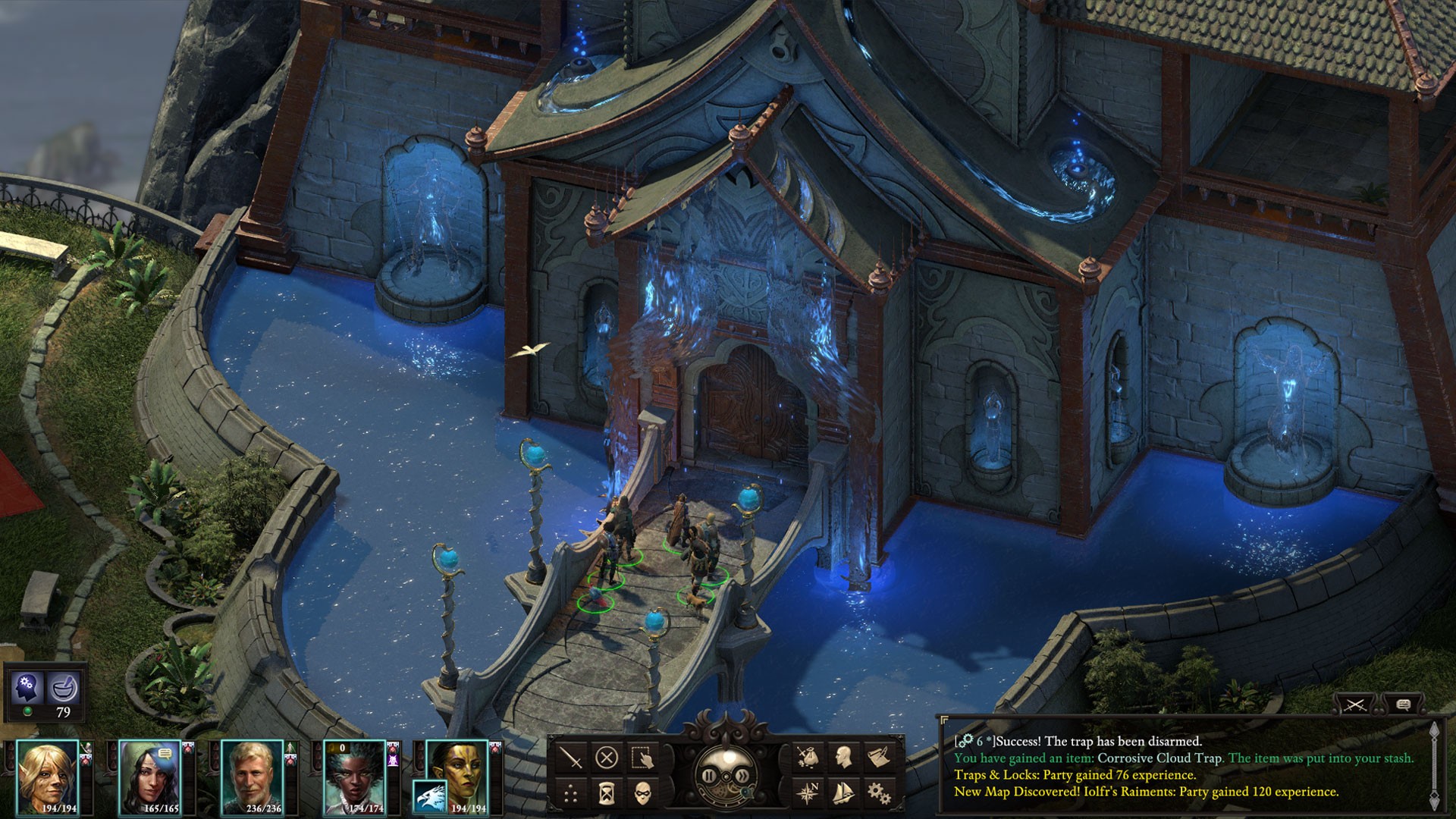Expand the party formation options
The height and width of the screenshot is (819, 1456).
(x=570, y=794)
